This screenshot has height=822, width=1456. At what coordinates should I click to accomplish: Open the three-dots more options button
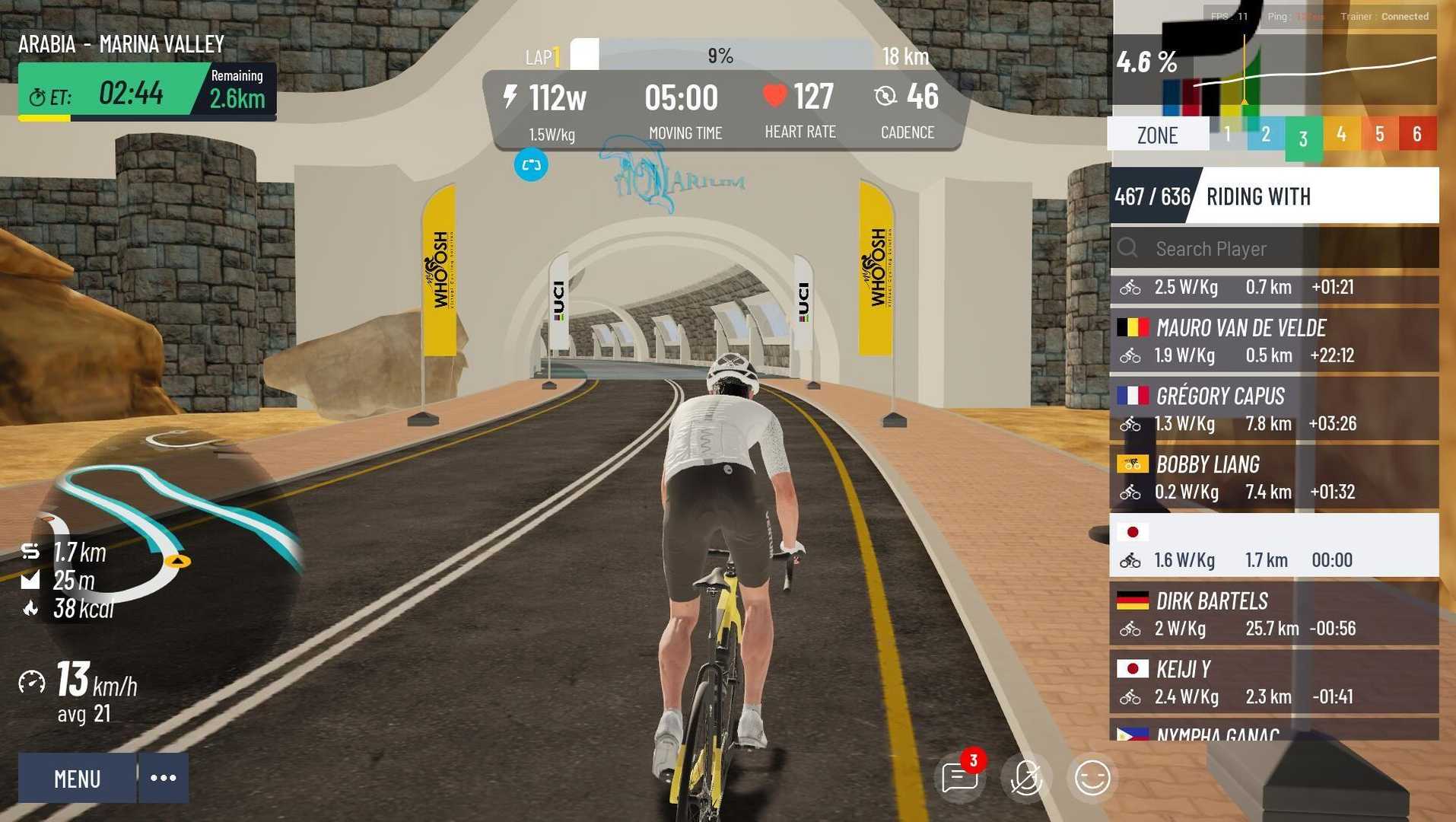click(x=164, y=778)
